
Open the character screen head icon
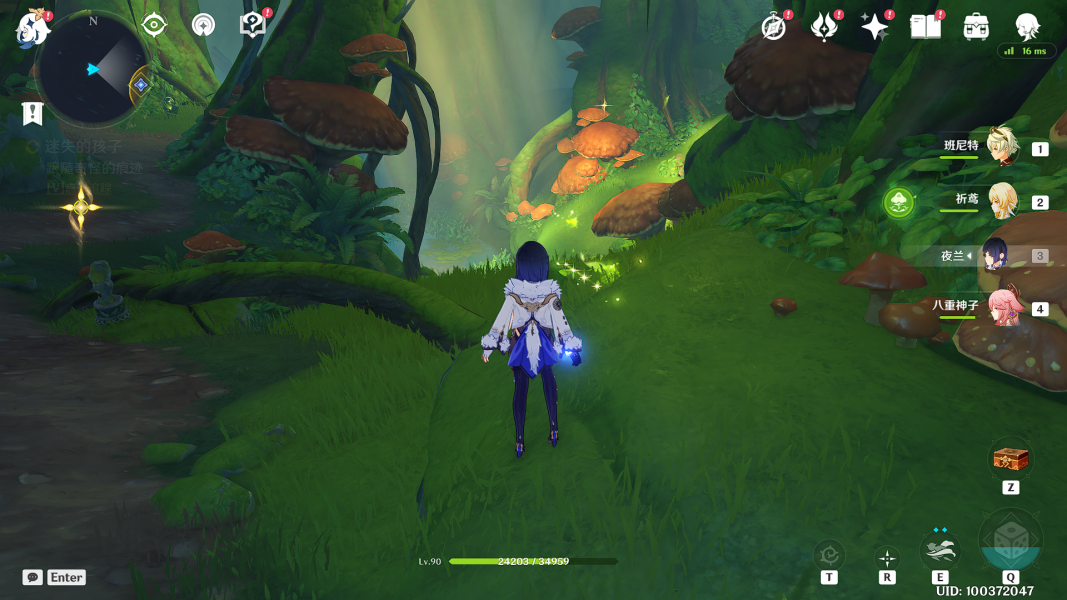[x=1027, y=27]
